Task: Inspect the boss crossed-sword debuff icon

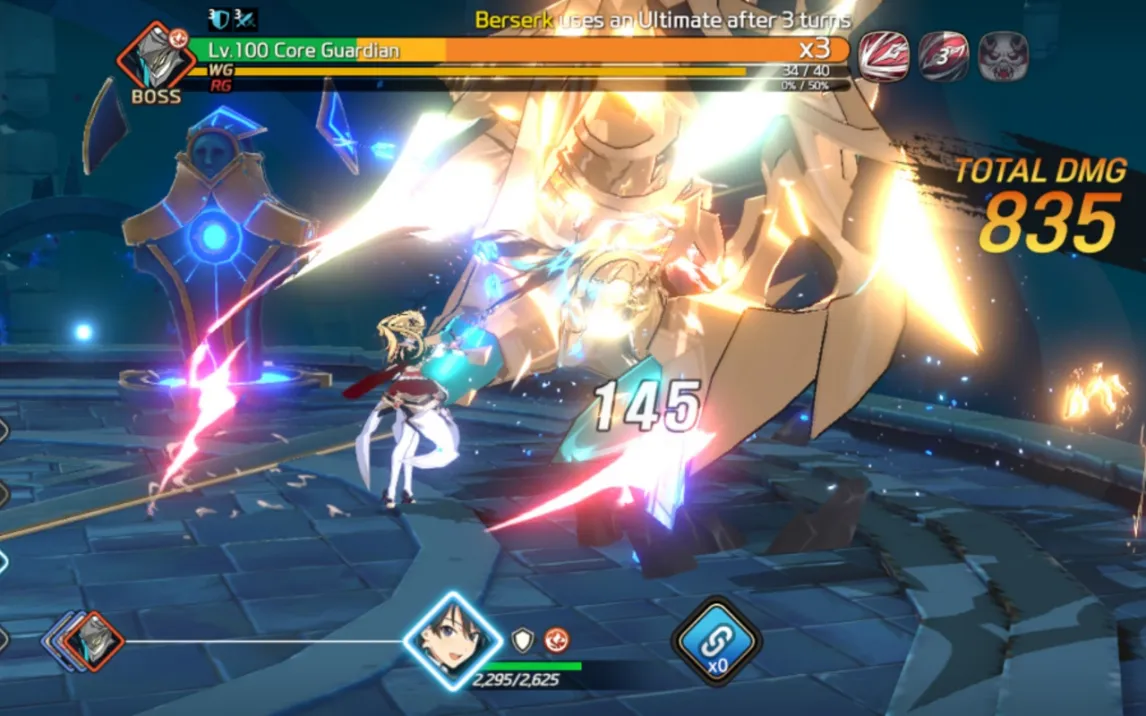Action: [245, 19]
